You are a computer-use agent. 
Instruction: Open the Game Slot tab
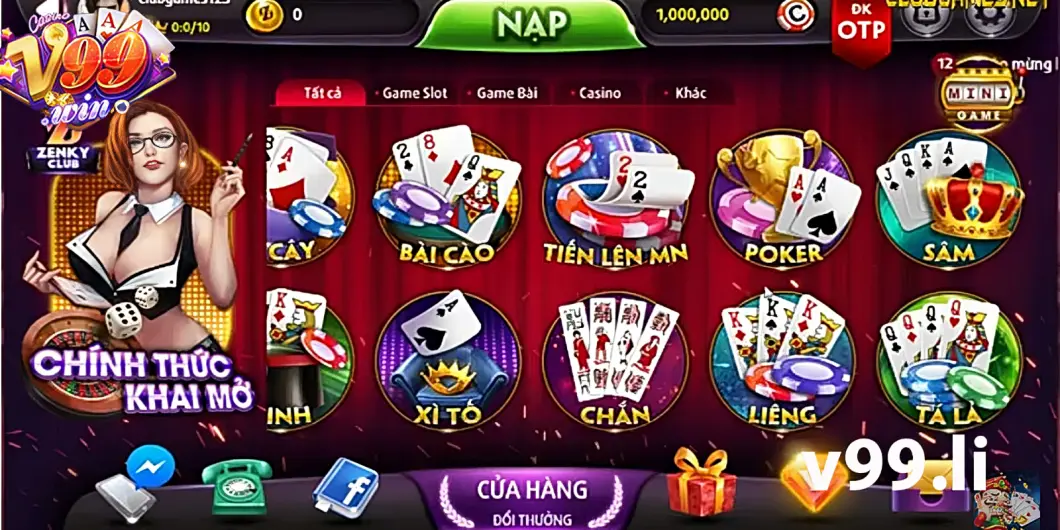pyautogui.click(x=414, y=93)
